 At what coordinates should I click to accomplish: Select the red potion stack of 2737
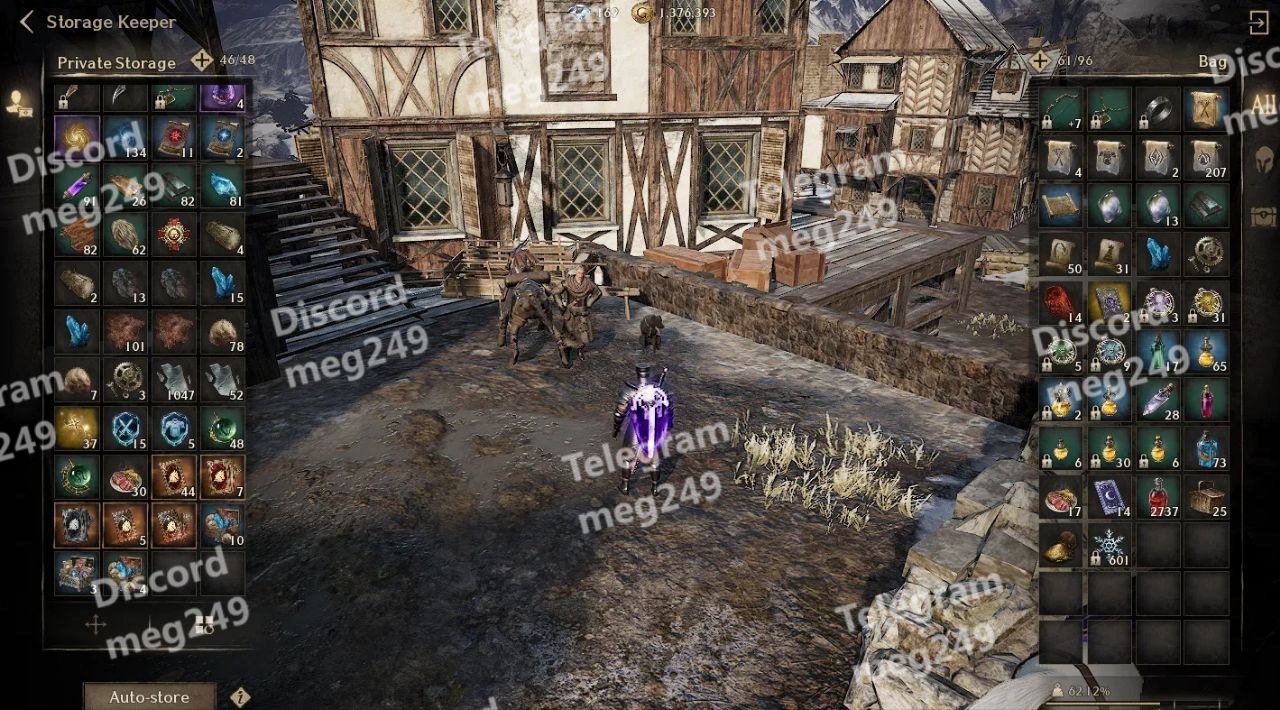point(1158,497)
